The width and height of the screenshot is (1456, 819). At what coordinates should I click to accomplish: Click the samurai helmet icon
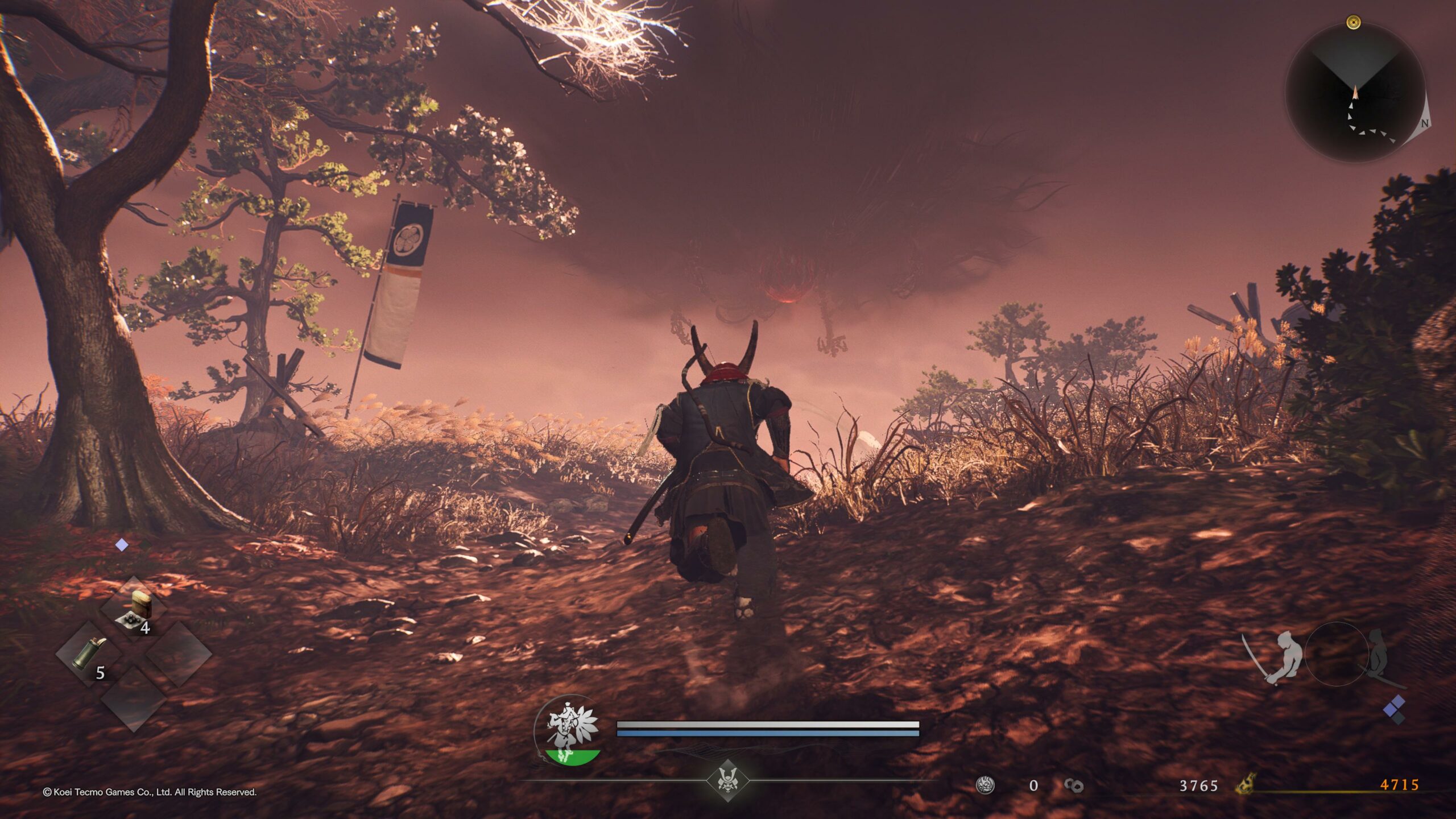coord(726,780)
